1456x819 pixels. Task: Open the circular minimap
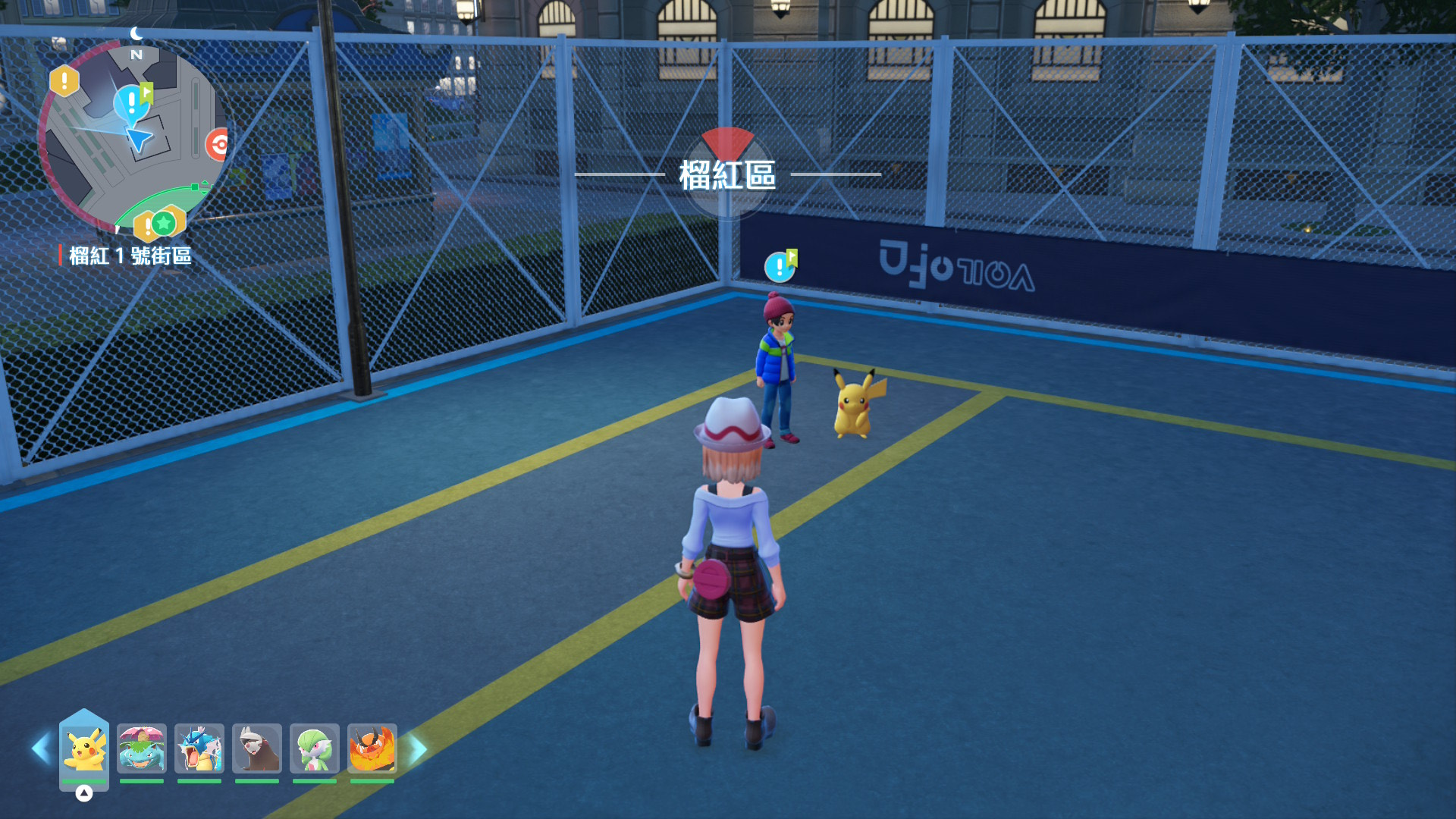133,136
